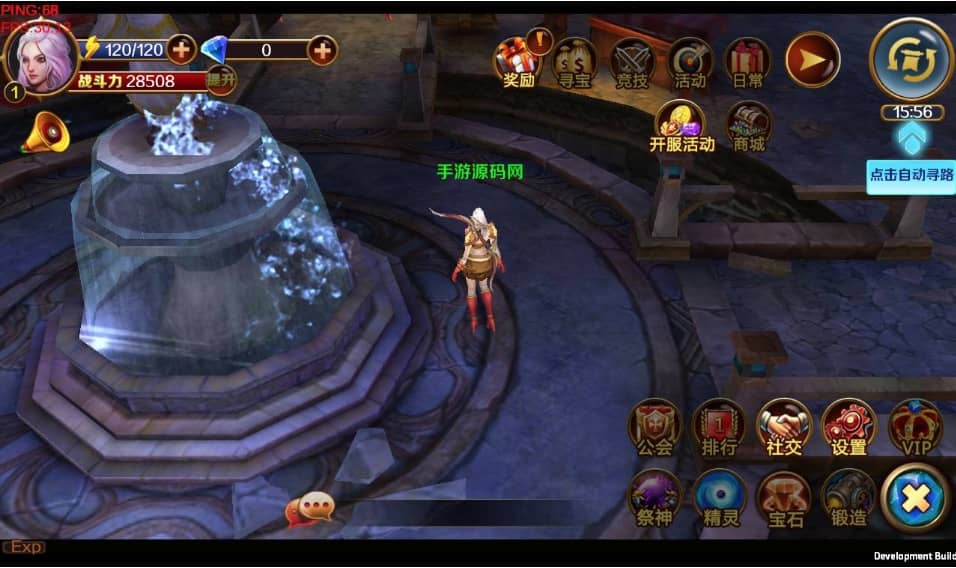
Task: Open the 活动 events icon
Action: 690,61
